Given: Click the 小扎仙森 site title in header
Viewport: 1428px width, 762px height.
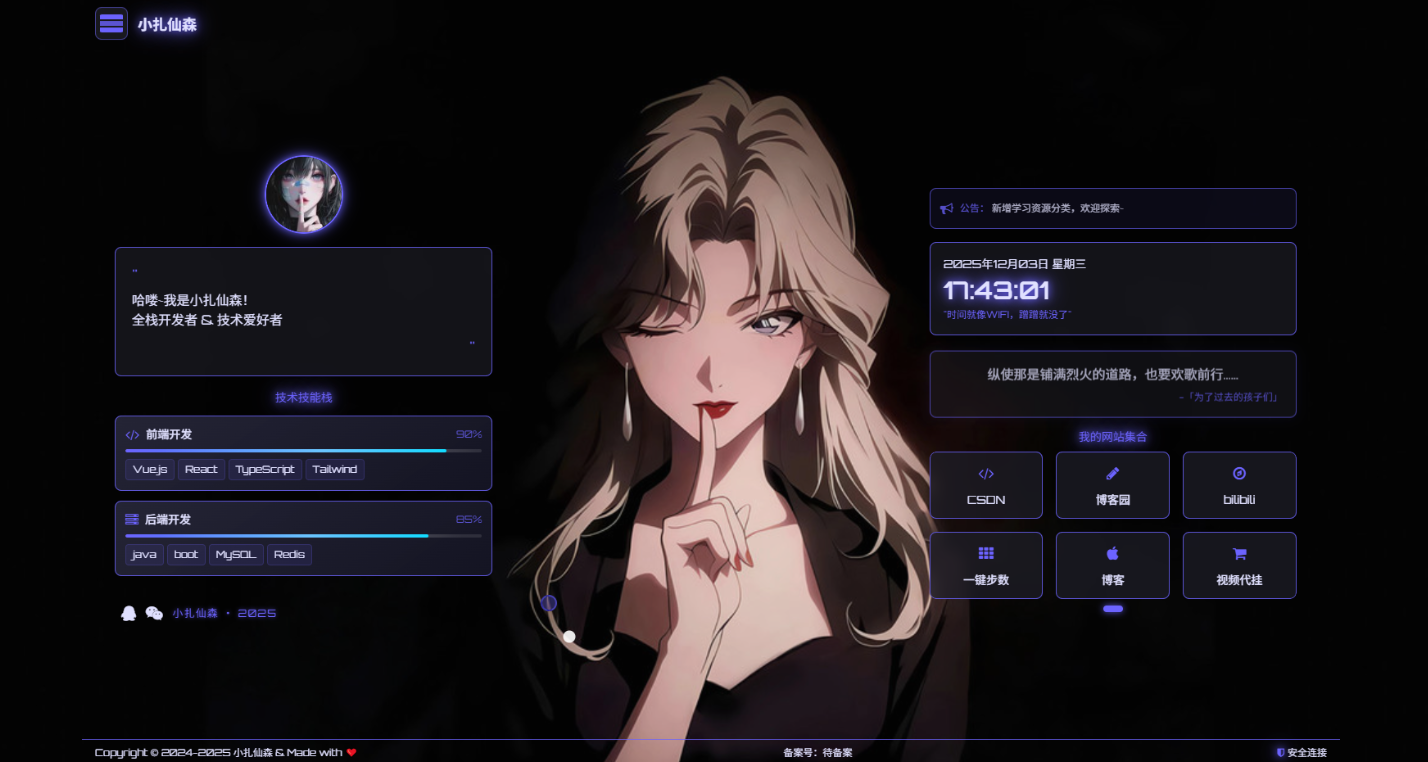Looking at the screenshot, I should (167, 25).
